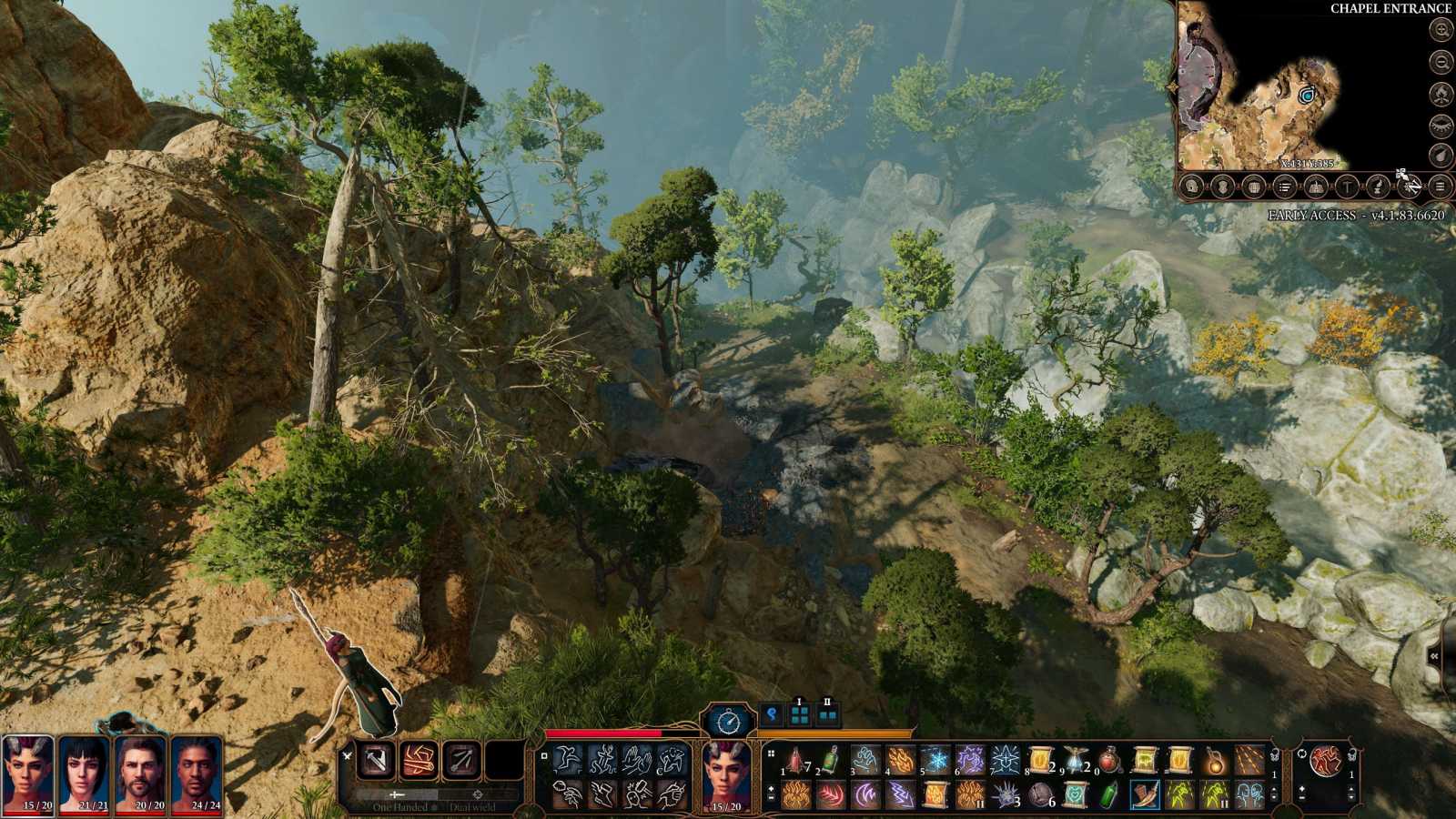1456x819 pixels.
Task: Zoom out on the minimap
Action: tap(1441, 62)
